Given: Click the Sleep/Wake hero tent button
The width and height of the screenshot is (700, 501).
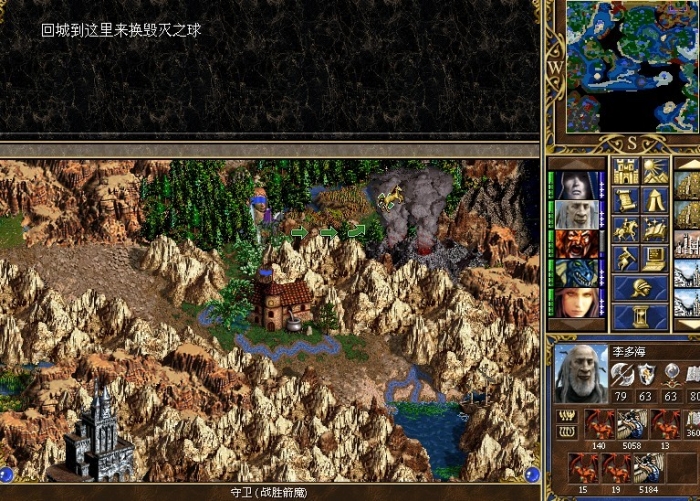Looking at the screenshot, I should (x=655, y=200).
